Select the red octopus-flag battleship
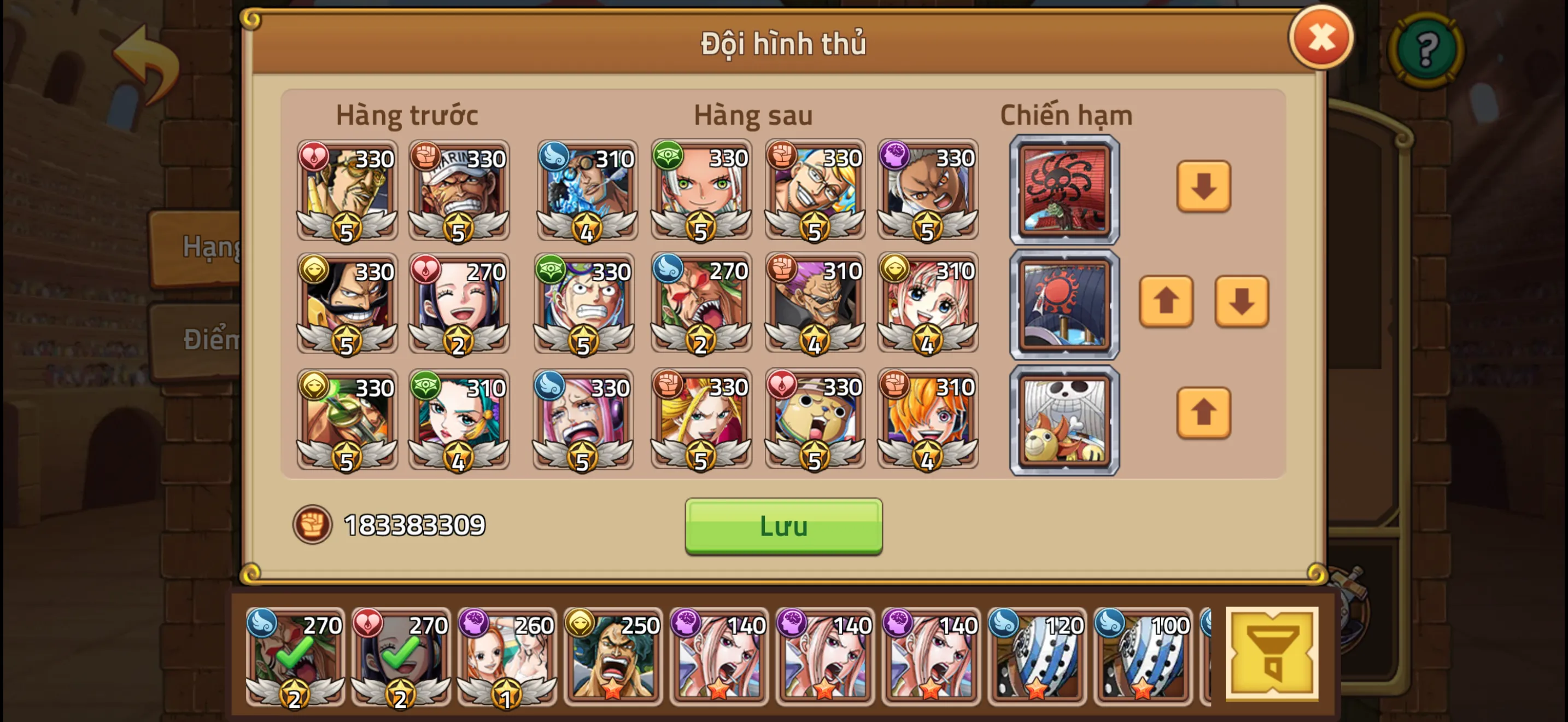The image size is (1568, 722). [x=1064, y=190]
